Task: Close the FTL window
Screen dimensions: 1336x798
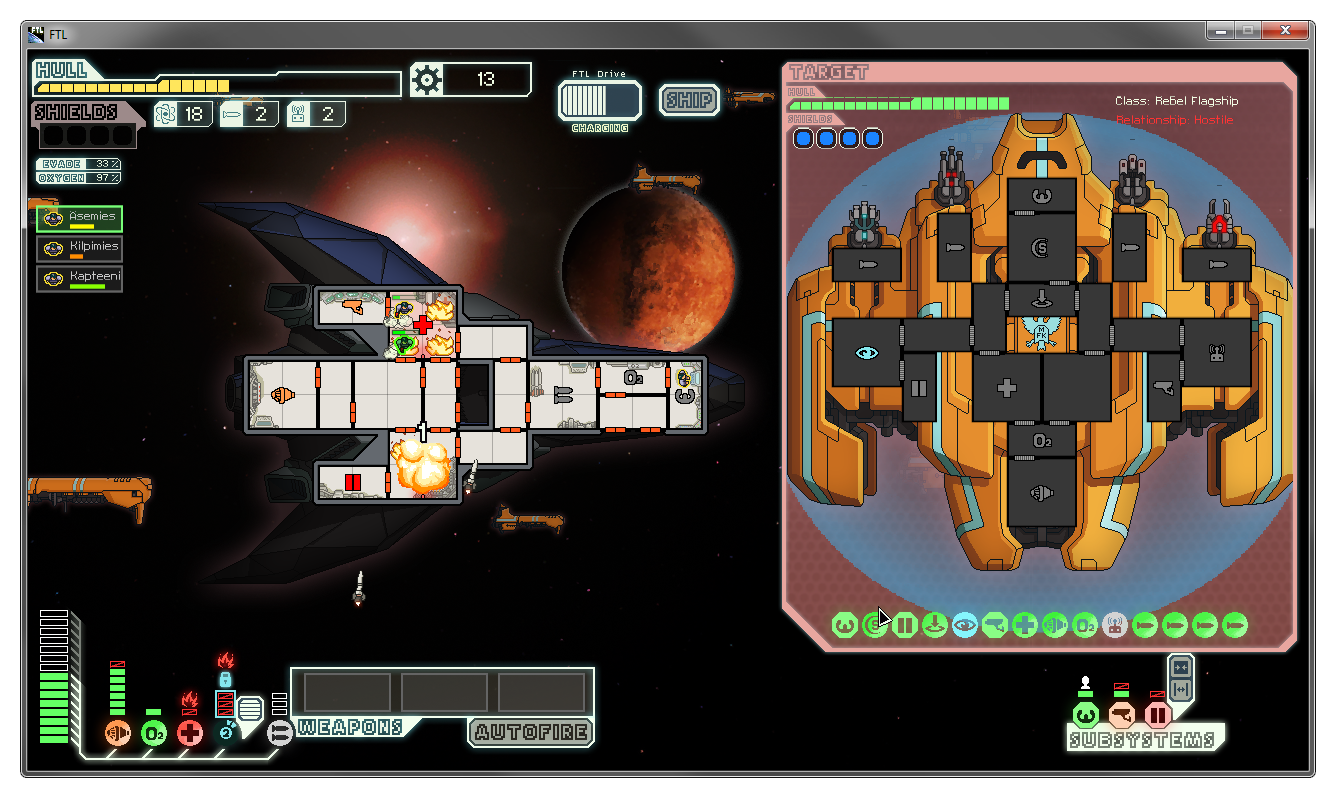Action: click(x=1288, y=31)
